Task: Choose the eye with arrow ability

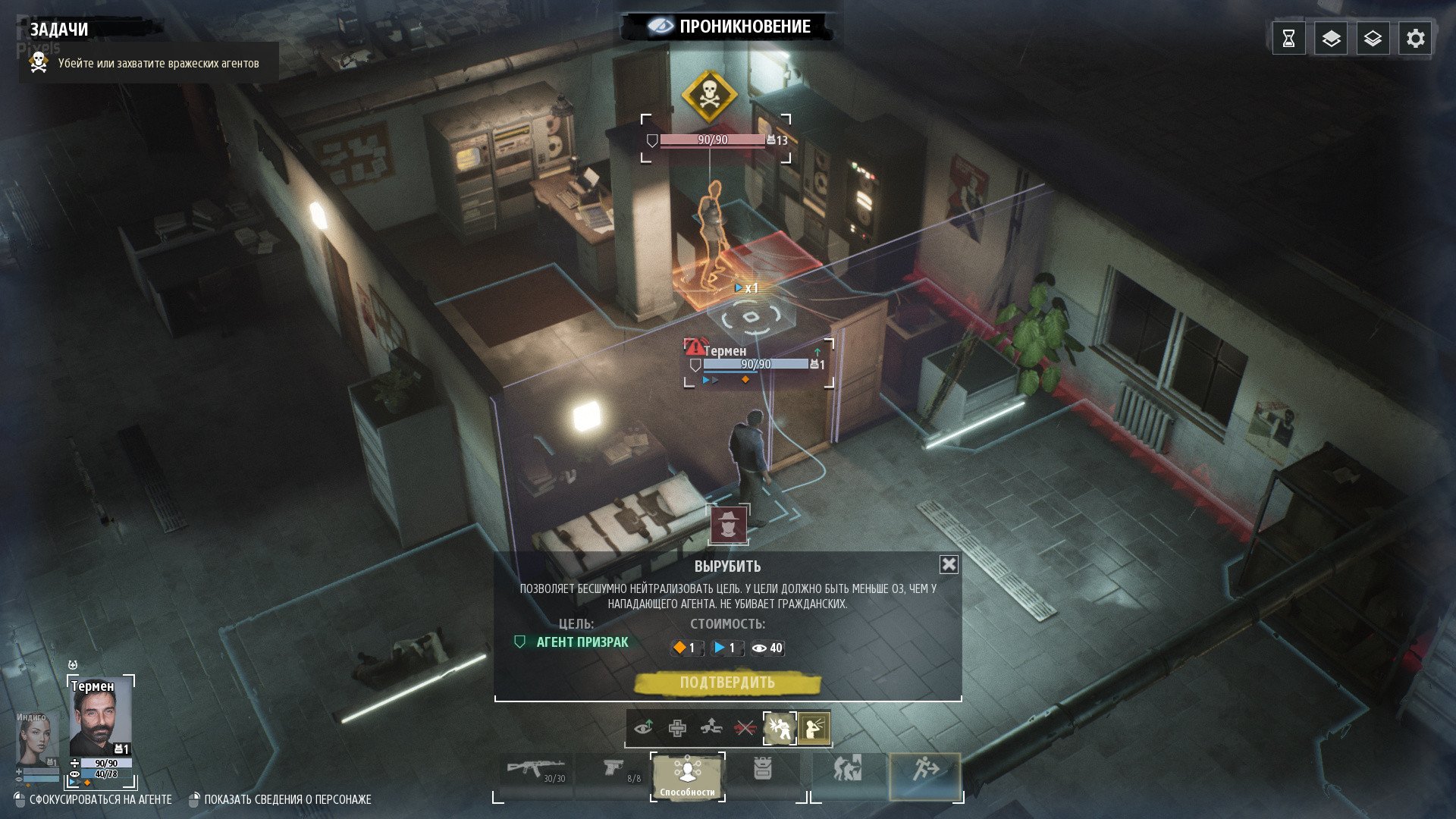Action: [x=644, y=728]
